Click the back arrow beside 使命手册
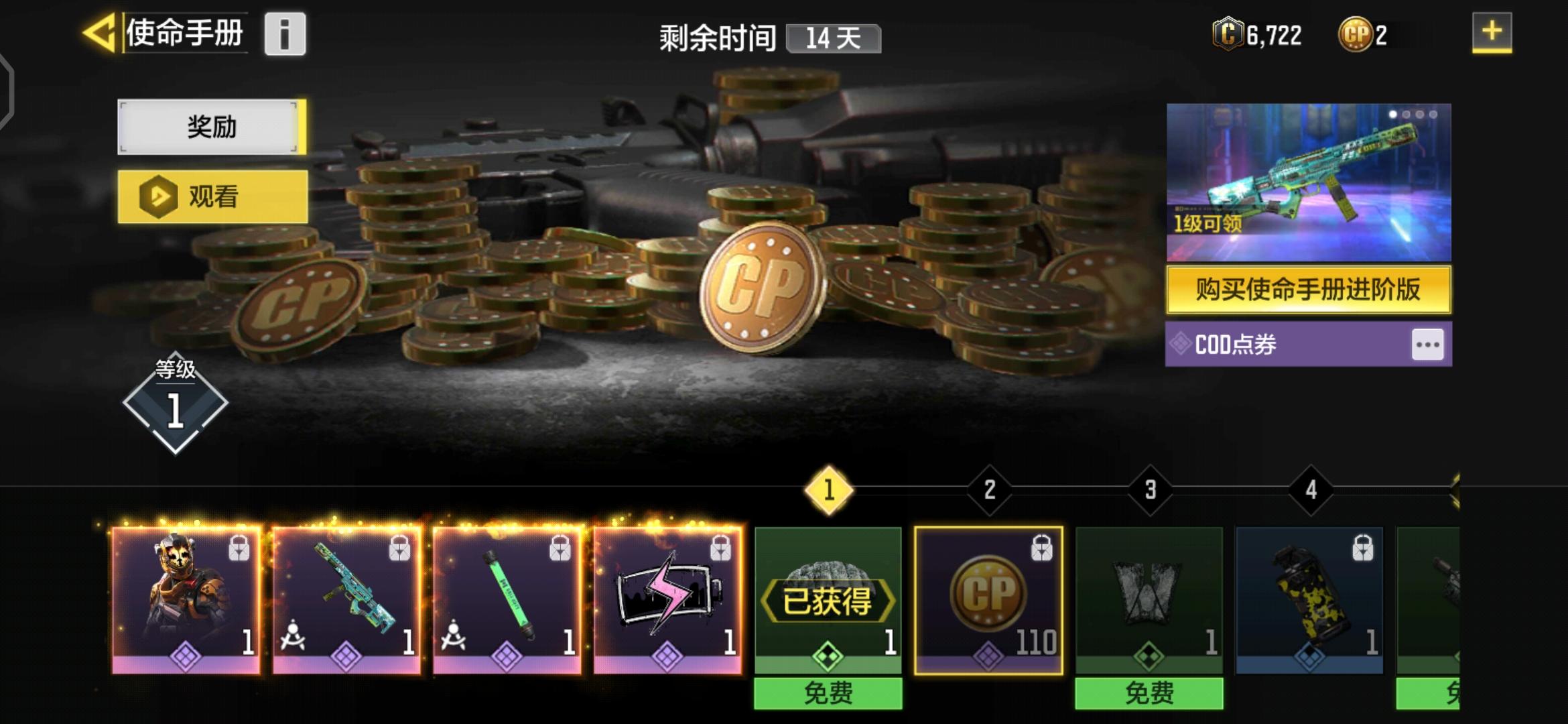The image size is (1568, 724). coord(99,31)
